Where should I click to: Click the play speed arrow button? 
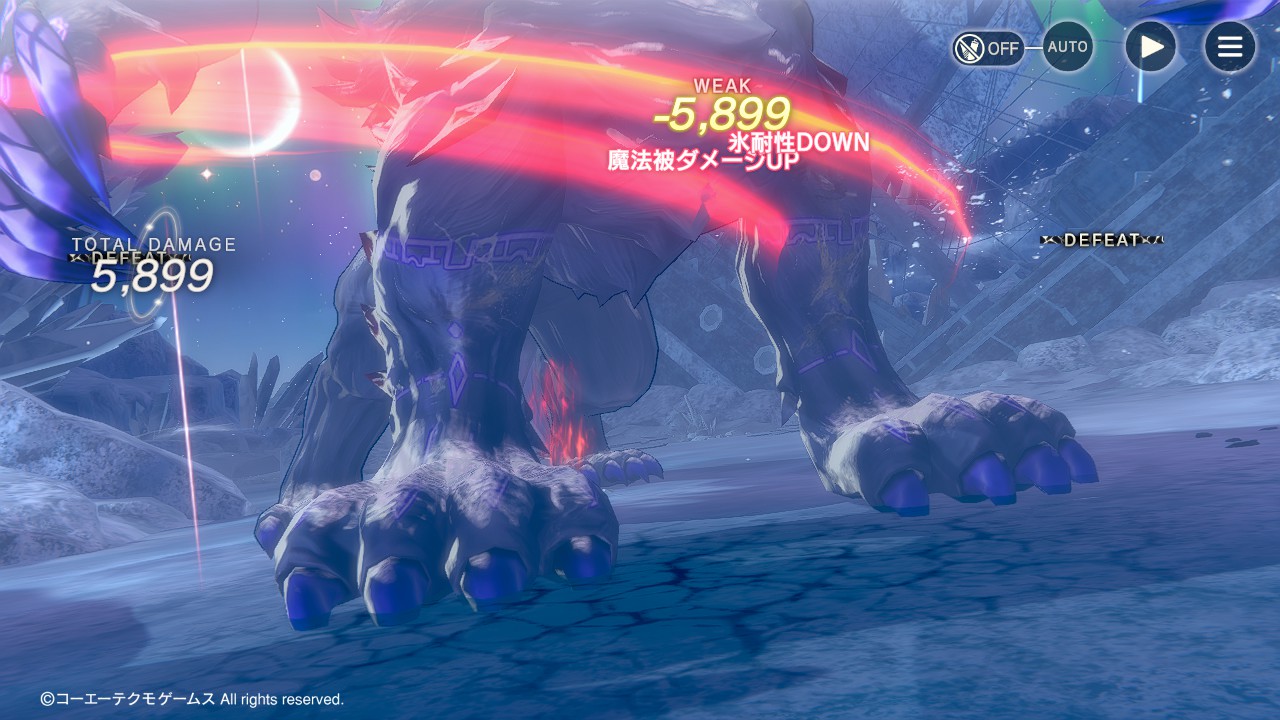[x=1150, y=47]
